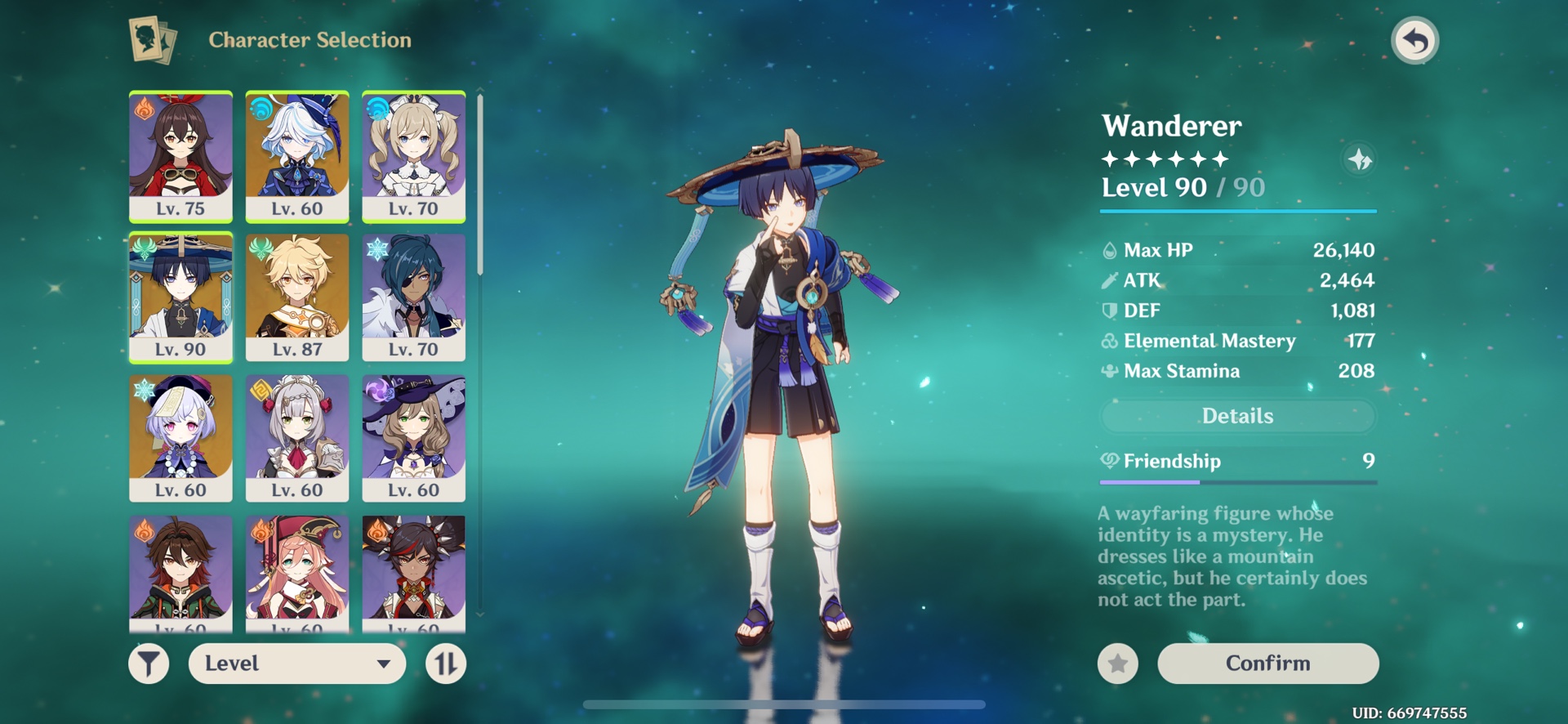Choose the Lv. 87 Traveler portrait
This screenshot has height=724, width=1568.
click(x=297, y=297)
